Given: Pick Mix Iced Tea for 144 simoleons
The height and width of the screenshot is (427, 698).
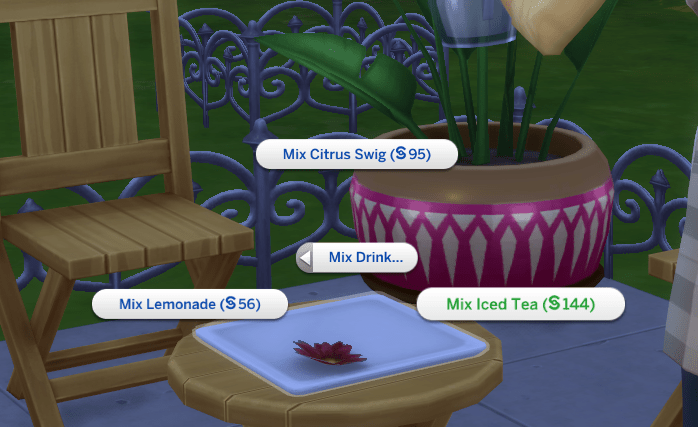Looking at the screenshot, I should [520, 304].
